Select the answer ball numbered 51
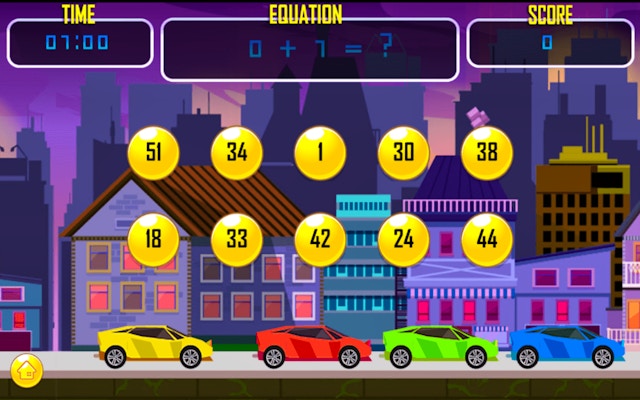Screen dimensions: 640x400 point(154,153)
